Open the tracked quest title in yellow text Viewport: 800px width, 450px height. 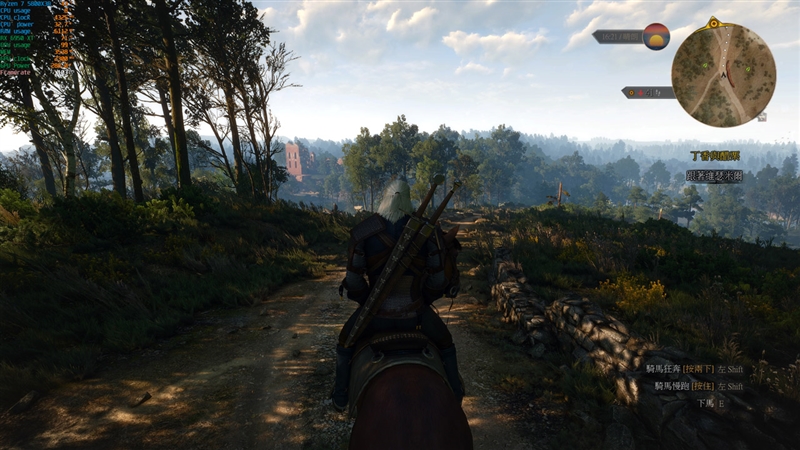pos(716,156)
